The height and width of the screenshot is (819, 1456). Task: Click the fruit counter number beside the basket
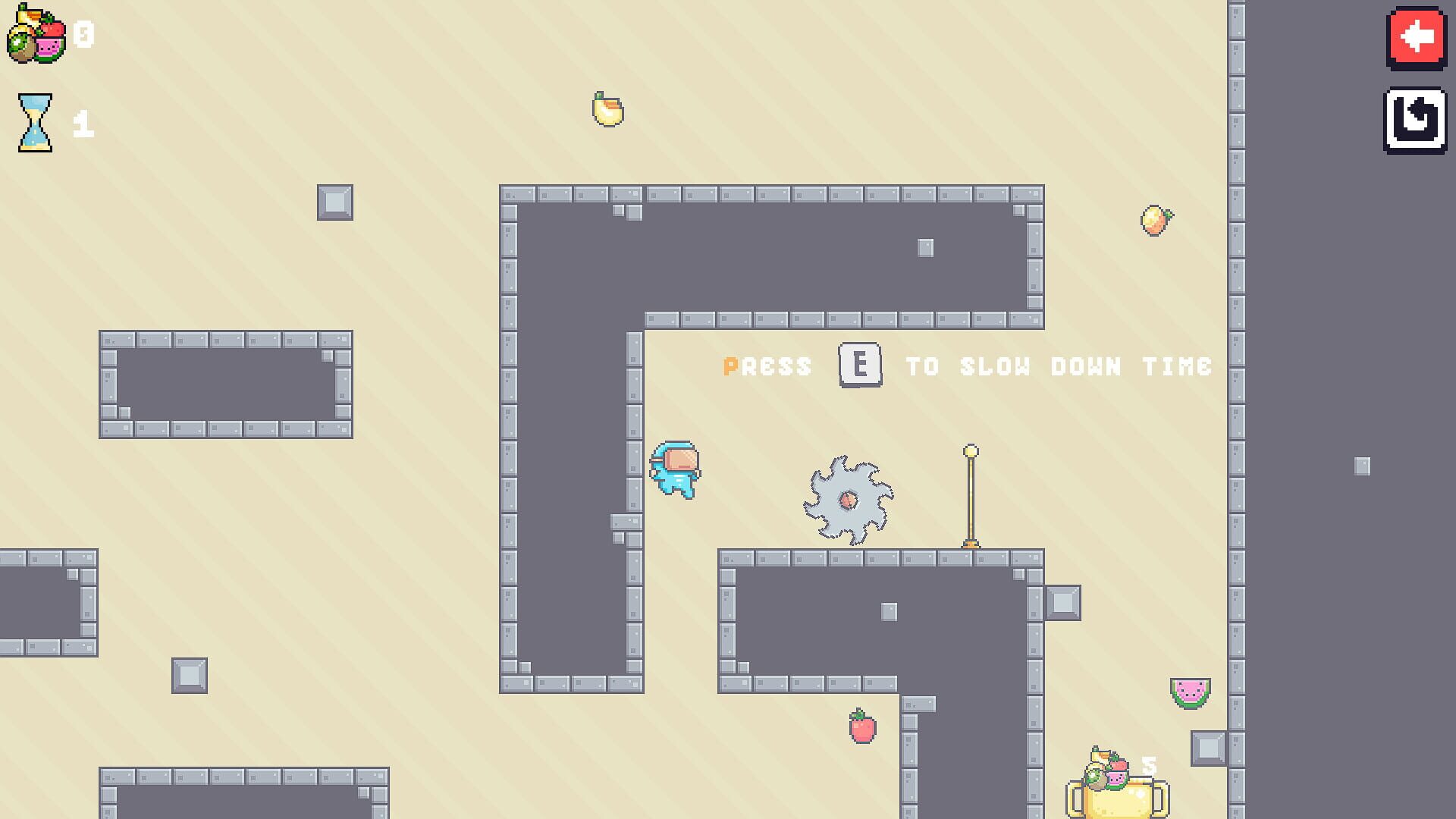[x=83, y=33]
